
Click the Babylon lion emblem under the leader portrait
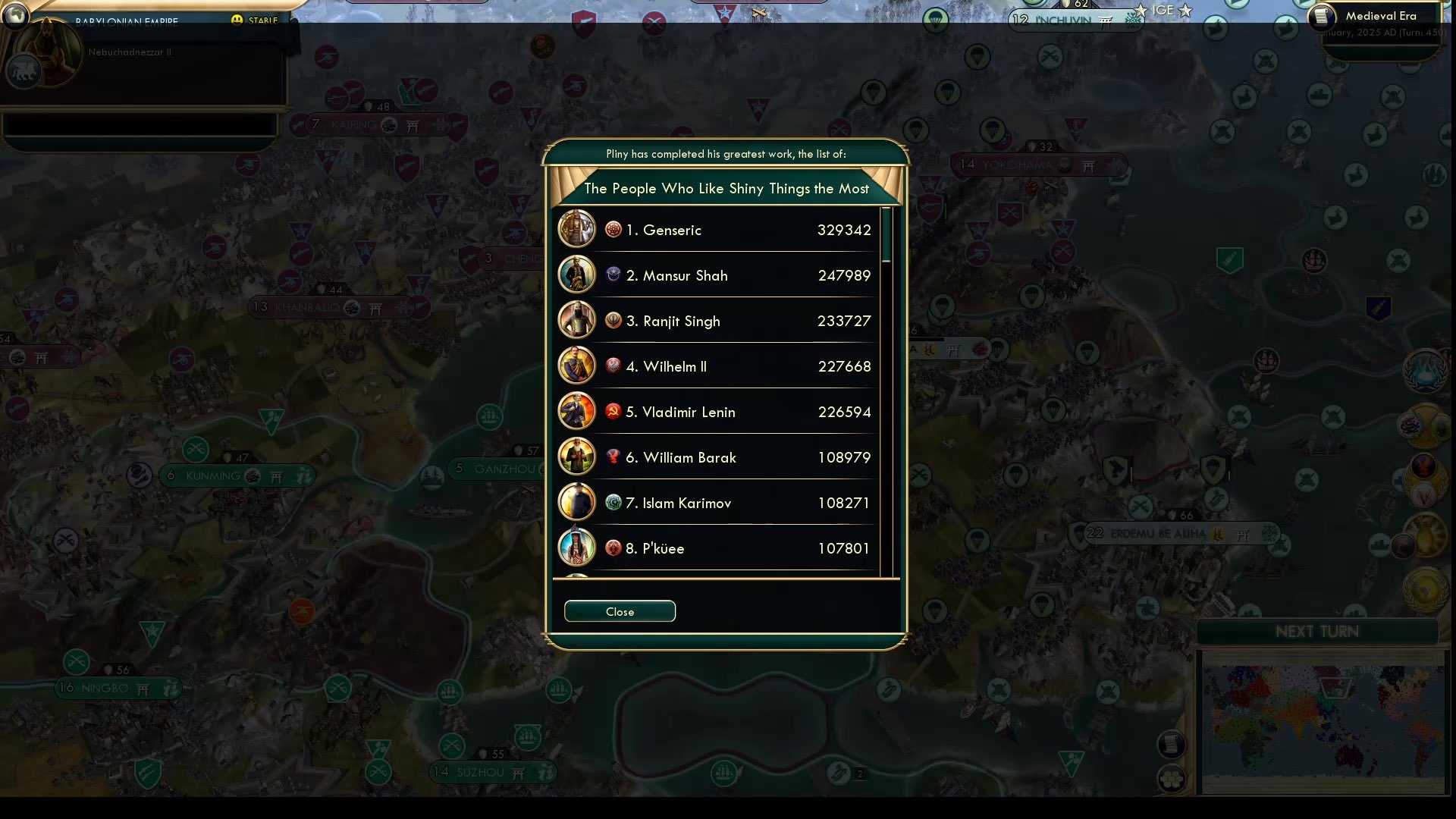pos(23,72)
